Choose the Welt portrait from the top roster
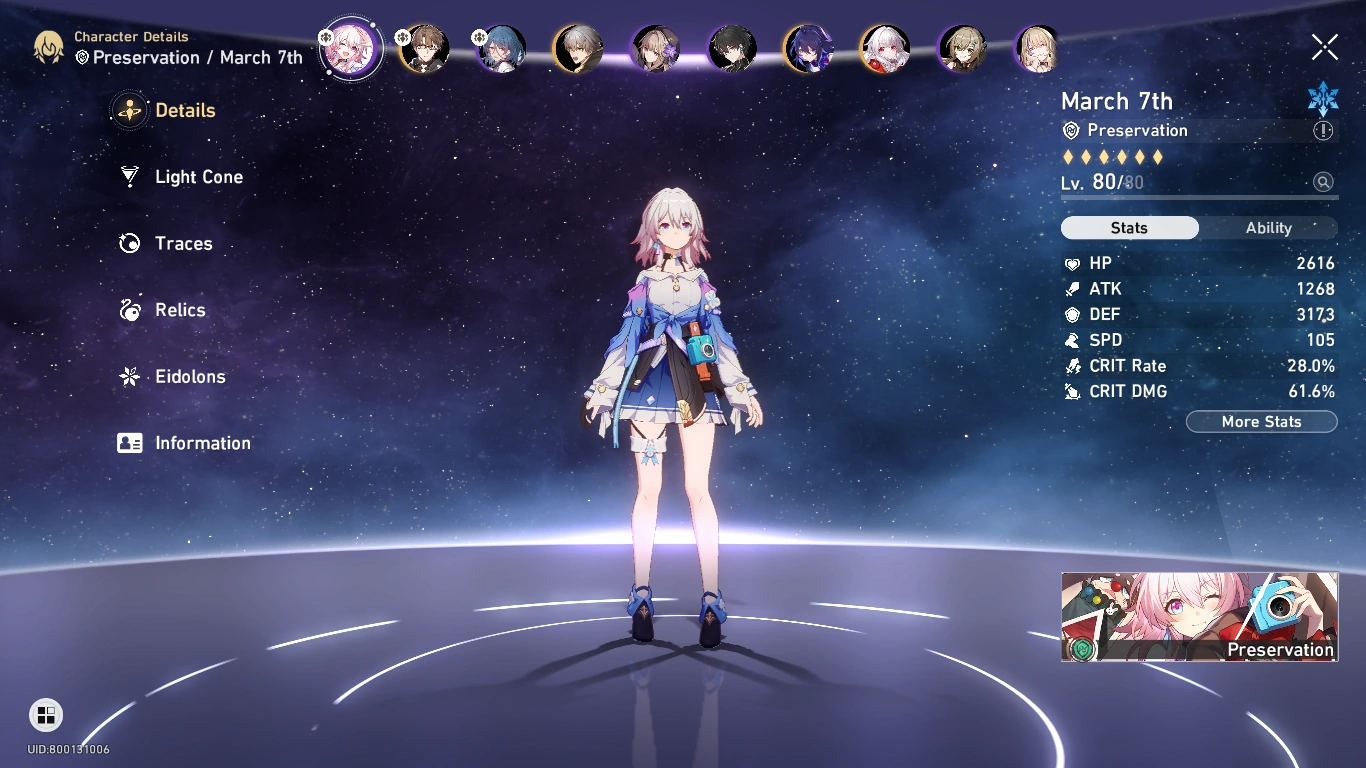The height and width of the screenshot is (768, 1366). (x=424, y=48)
